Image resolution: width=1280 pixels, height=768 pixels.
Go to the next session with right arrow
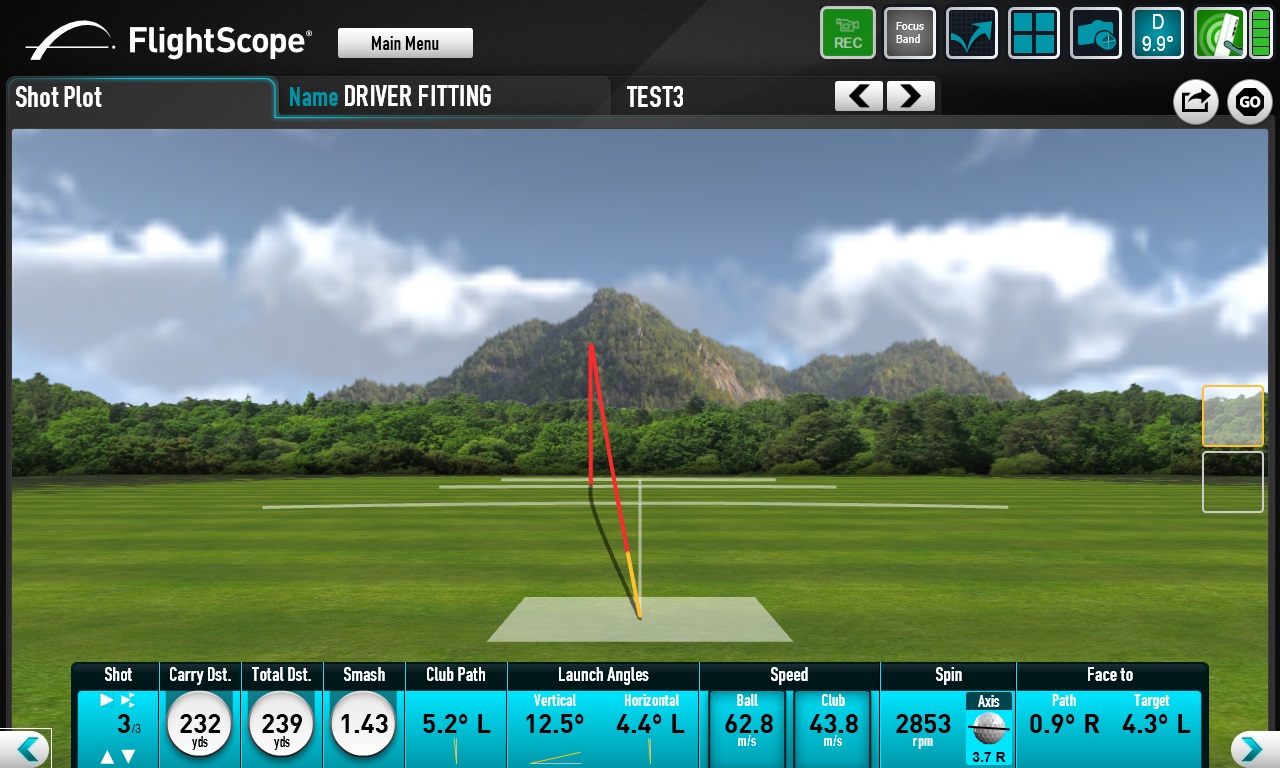(x=910, y=97)
